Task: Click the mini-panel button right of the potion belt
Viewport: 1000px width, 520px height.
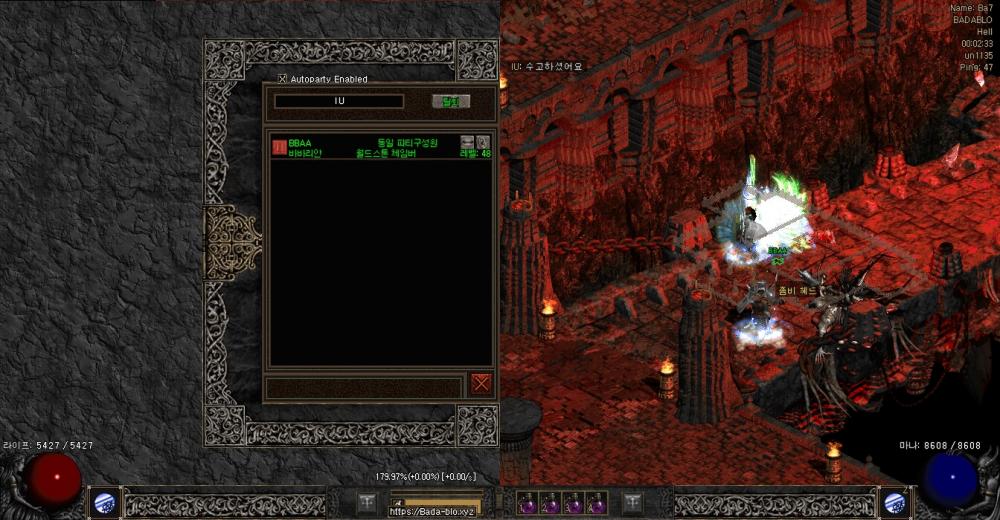Action: pyautogui.click(x=632, y=503)
